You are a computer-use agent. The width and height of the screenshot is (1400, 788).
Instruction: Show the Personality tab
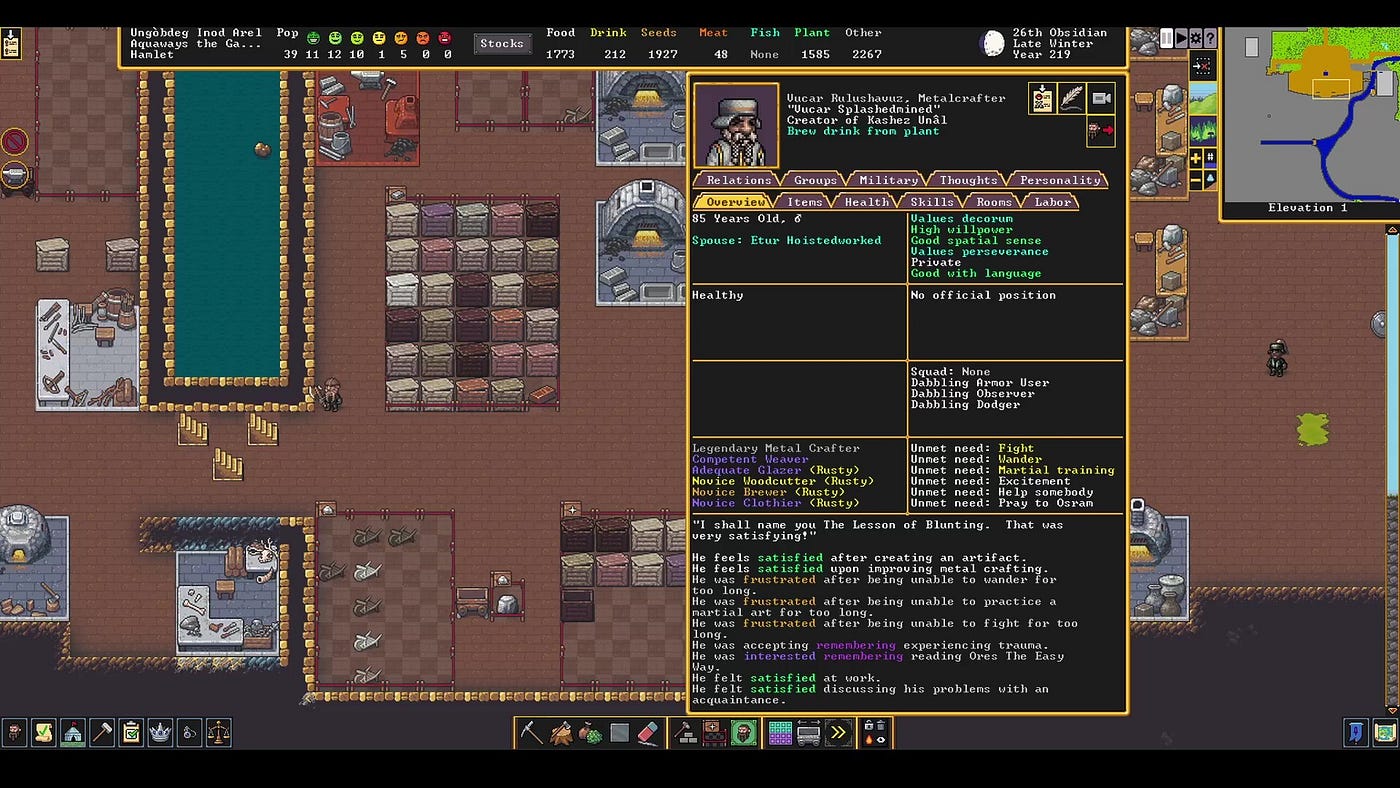point(1060,180)
